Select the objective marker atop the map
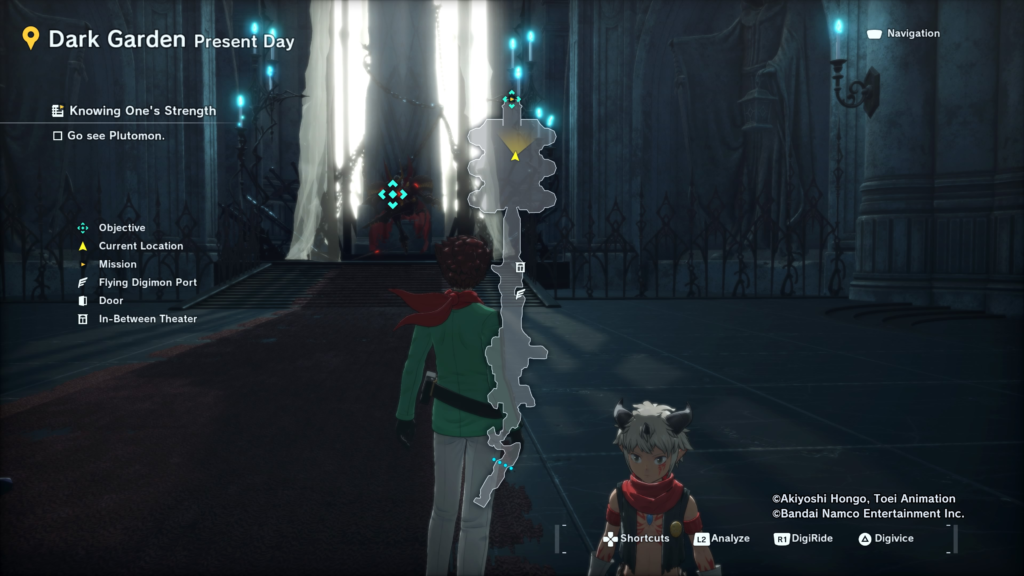Screen dimensions: 1024x576 (x=511, y=98)
